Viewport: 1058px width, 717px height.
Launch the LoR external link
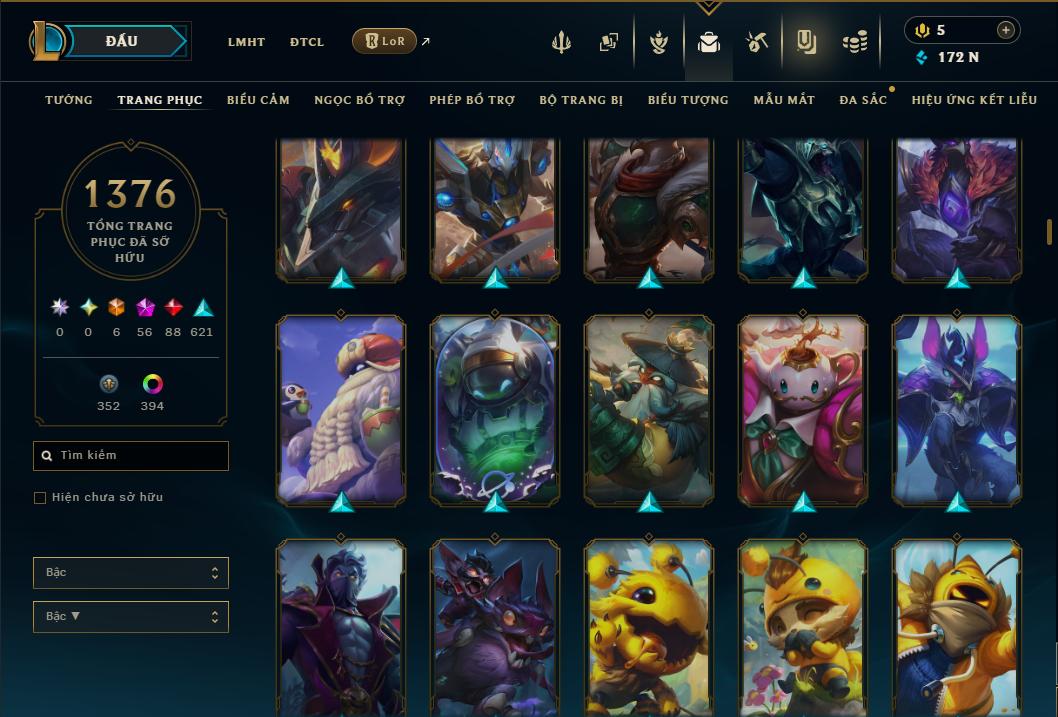[x=385, y=41]
